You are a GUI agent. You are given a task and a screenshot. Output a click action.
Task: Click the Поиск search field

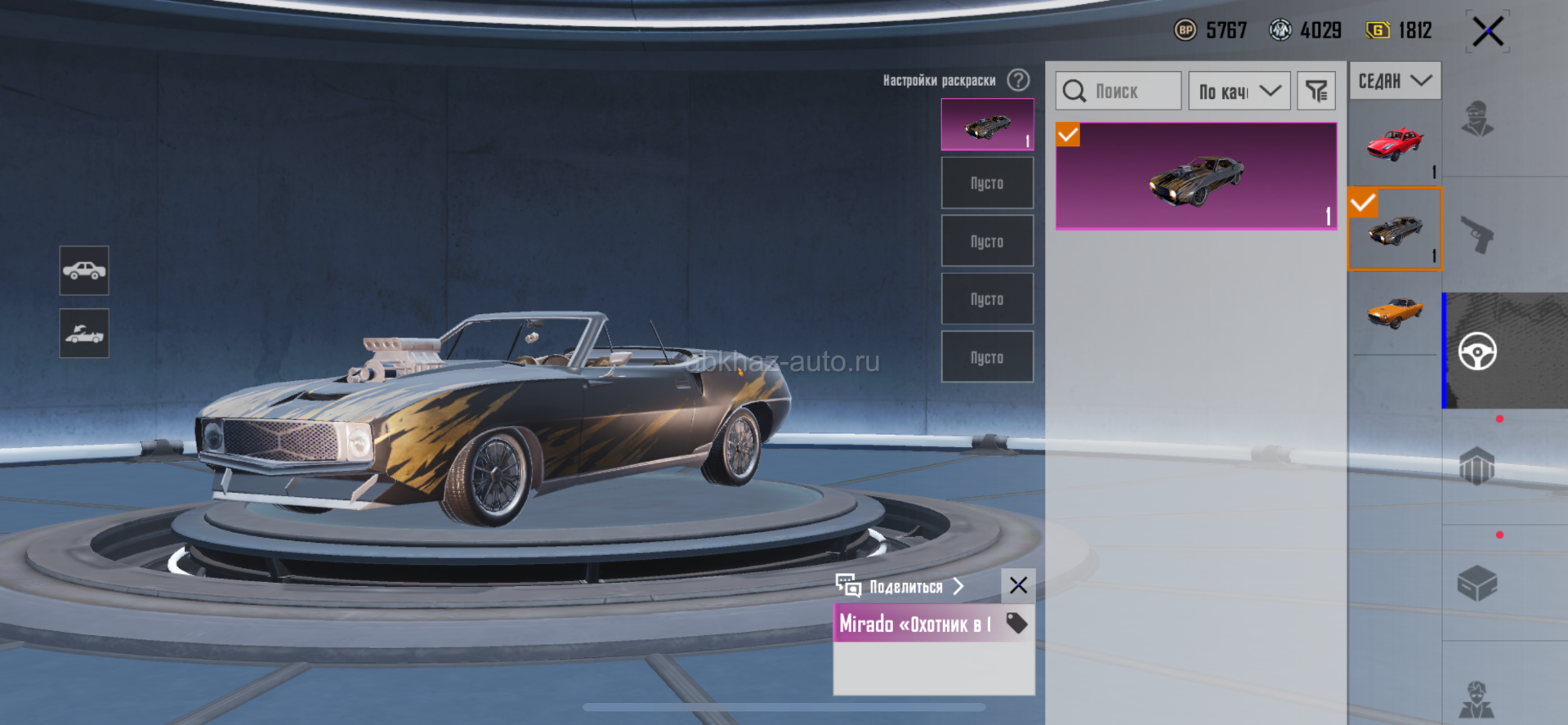pyautogui.click(x=1118, y=91)
